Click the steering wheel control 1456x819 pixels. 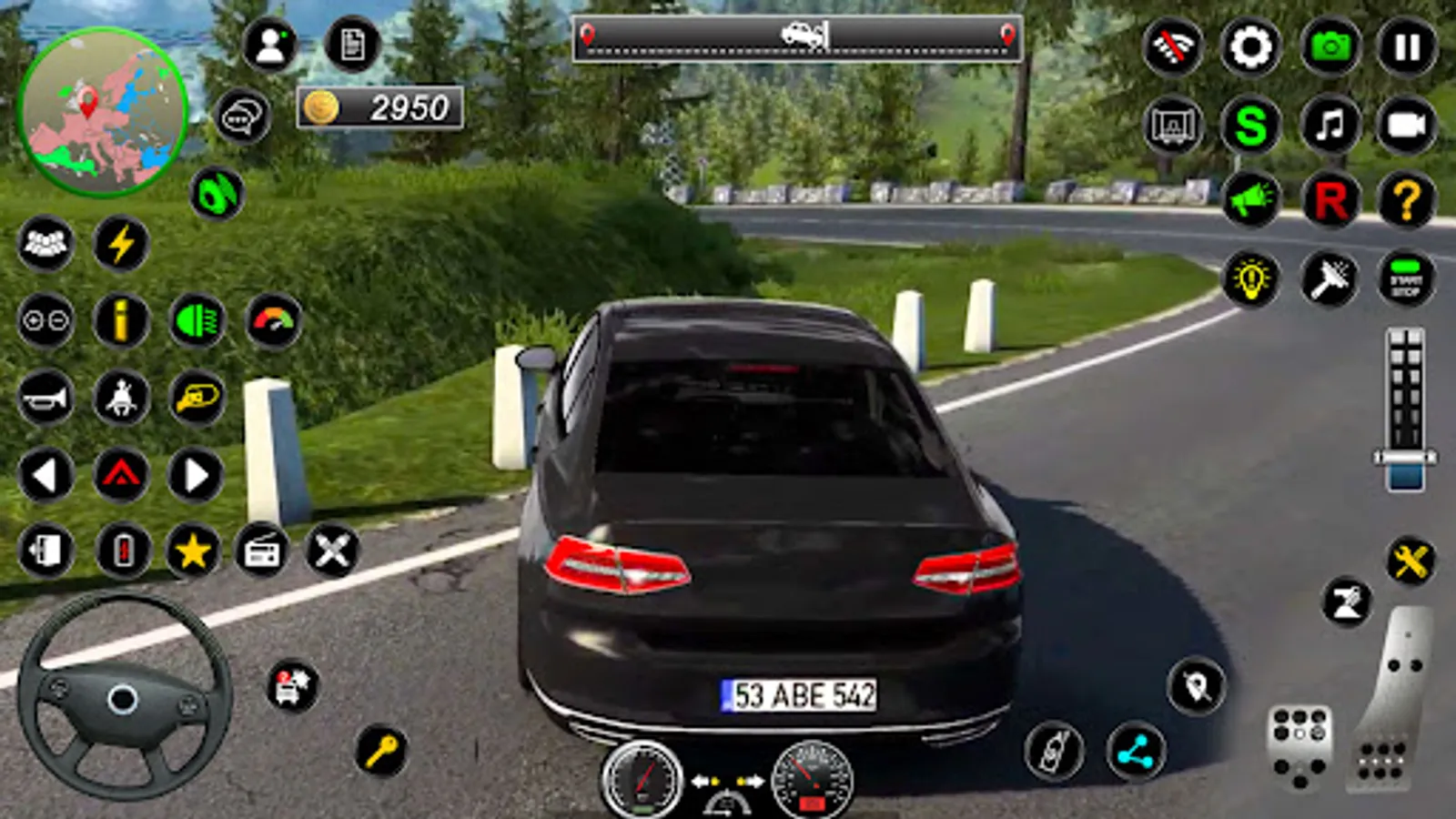click(x=123, y=698)
